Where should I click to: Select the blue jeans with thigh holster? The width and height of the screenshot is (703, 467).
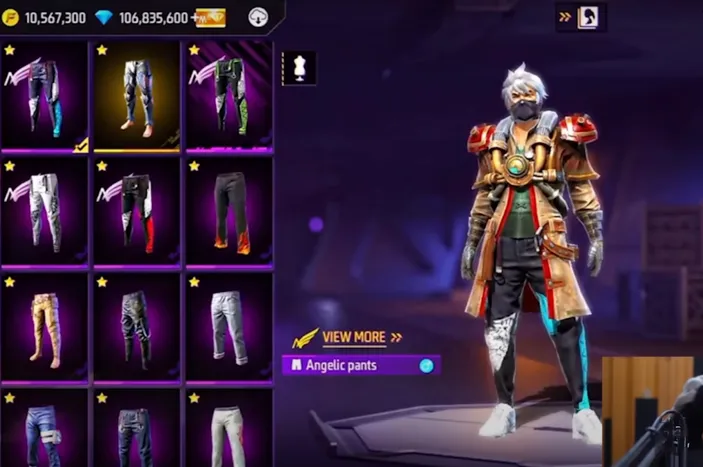(43, 430)
